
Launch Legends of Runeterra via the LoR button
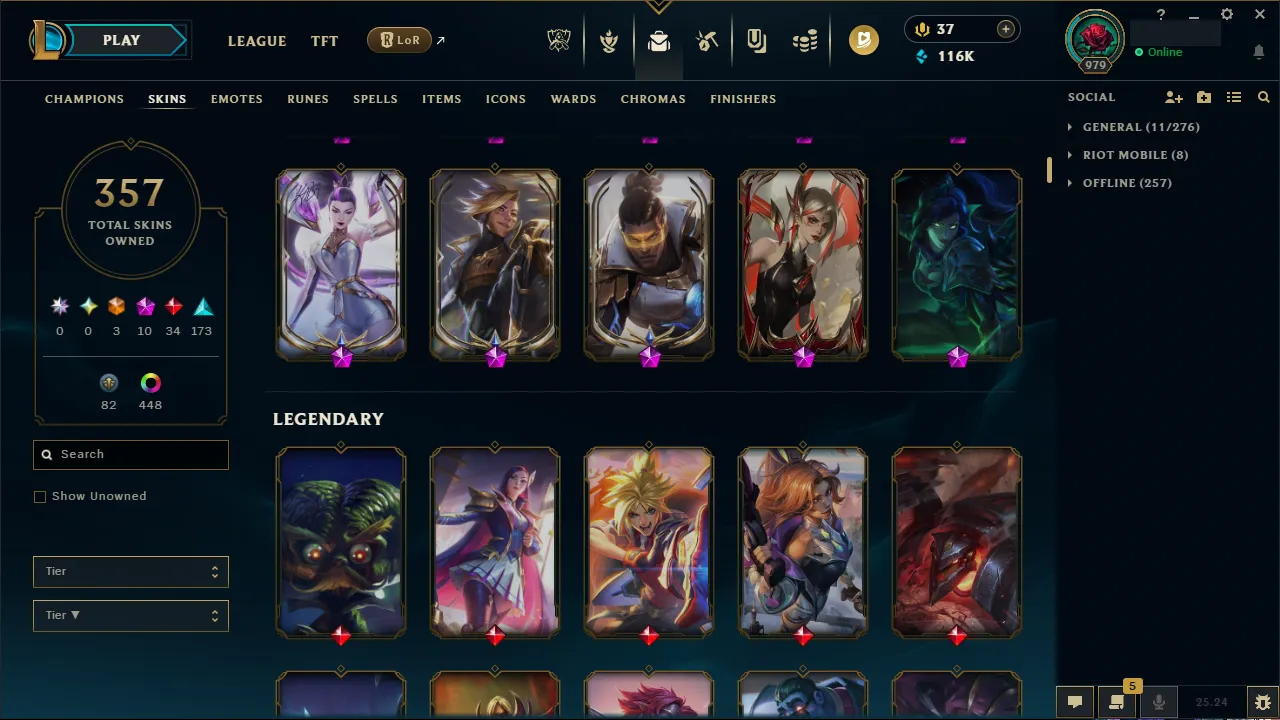pyautogui.click(x=399, y=40)
